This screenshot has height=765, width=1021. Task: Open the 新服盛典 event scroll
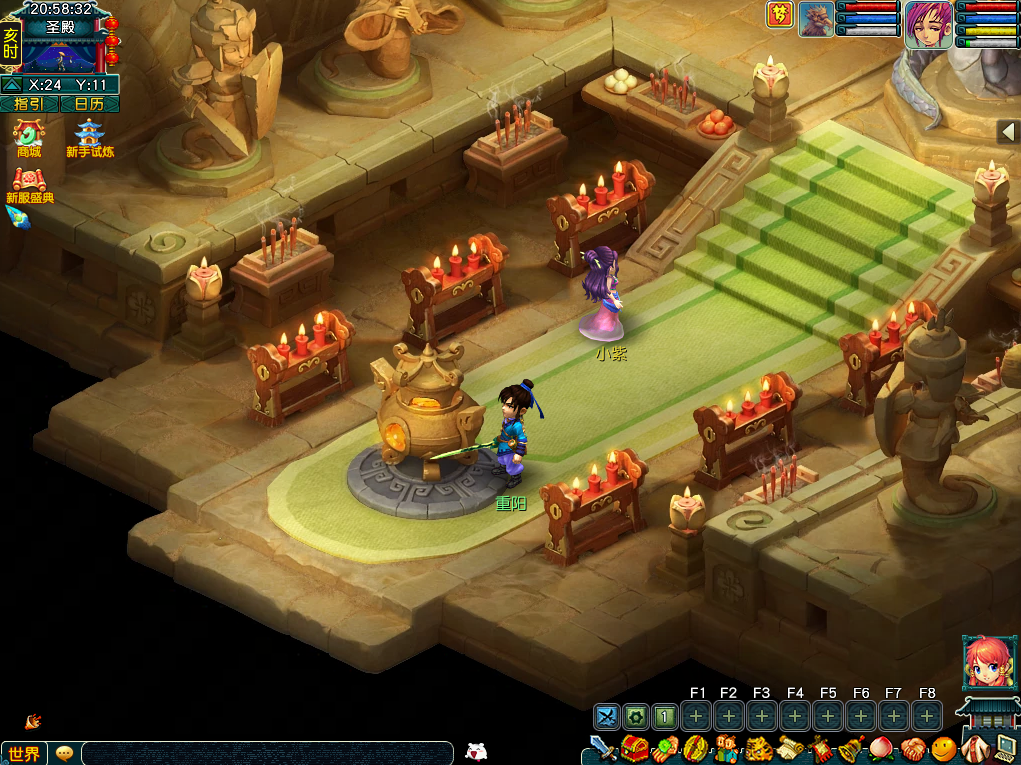(29, 183)
